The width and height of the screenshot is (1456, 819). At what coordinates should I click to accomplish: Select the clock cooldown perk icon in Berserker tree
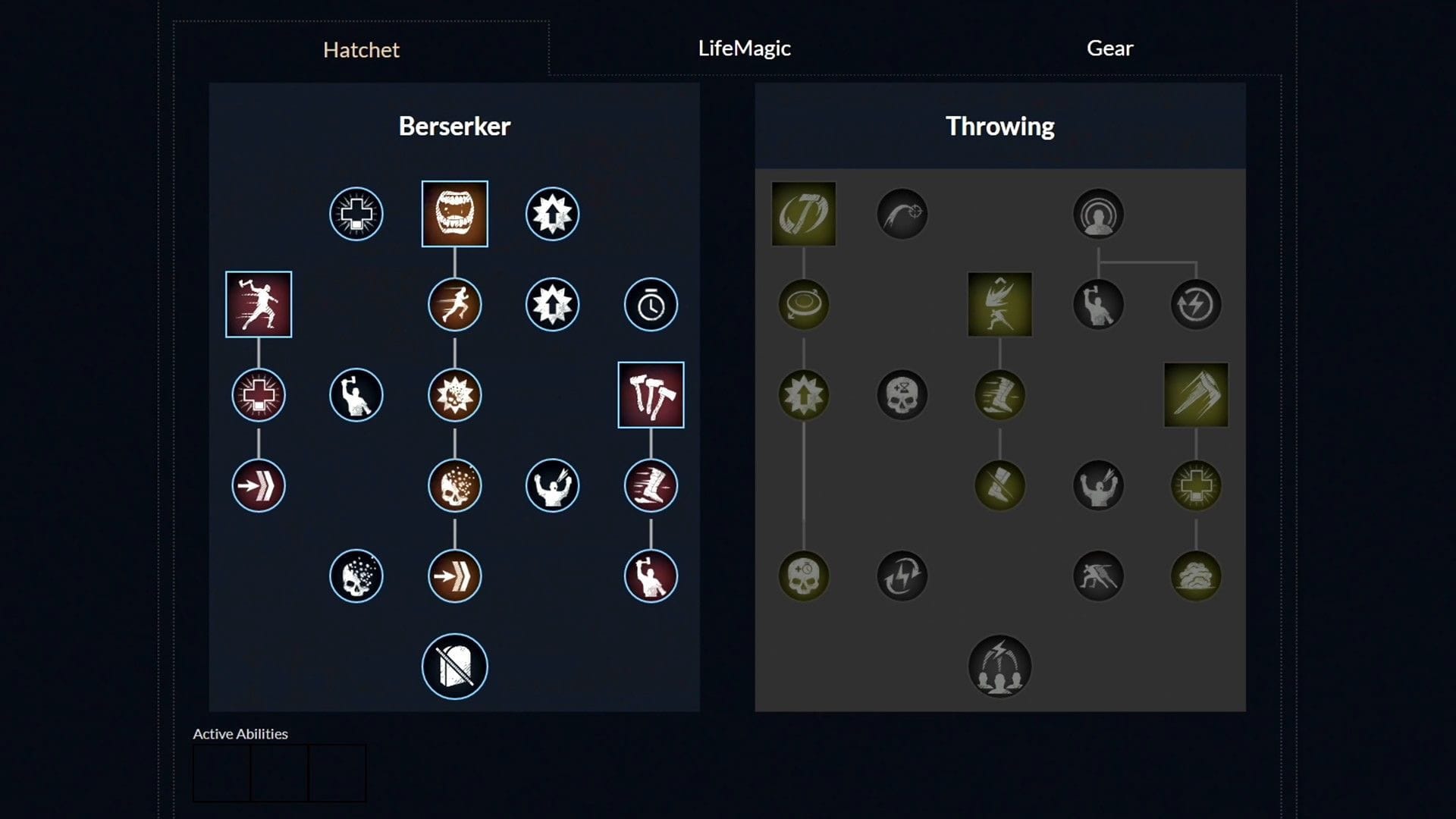pos(651,304)
